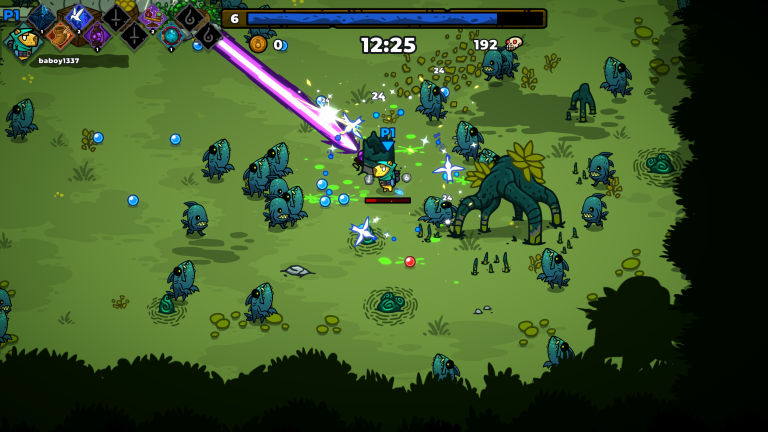Select the blue crystal weapon icon

click(42, 17)
